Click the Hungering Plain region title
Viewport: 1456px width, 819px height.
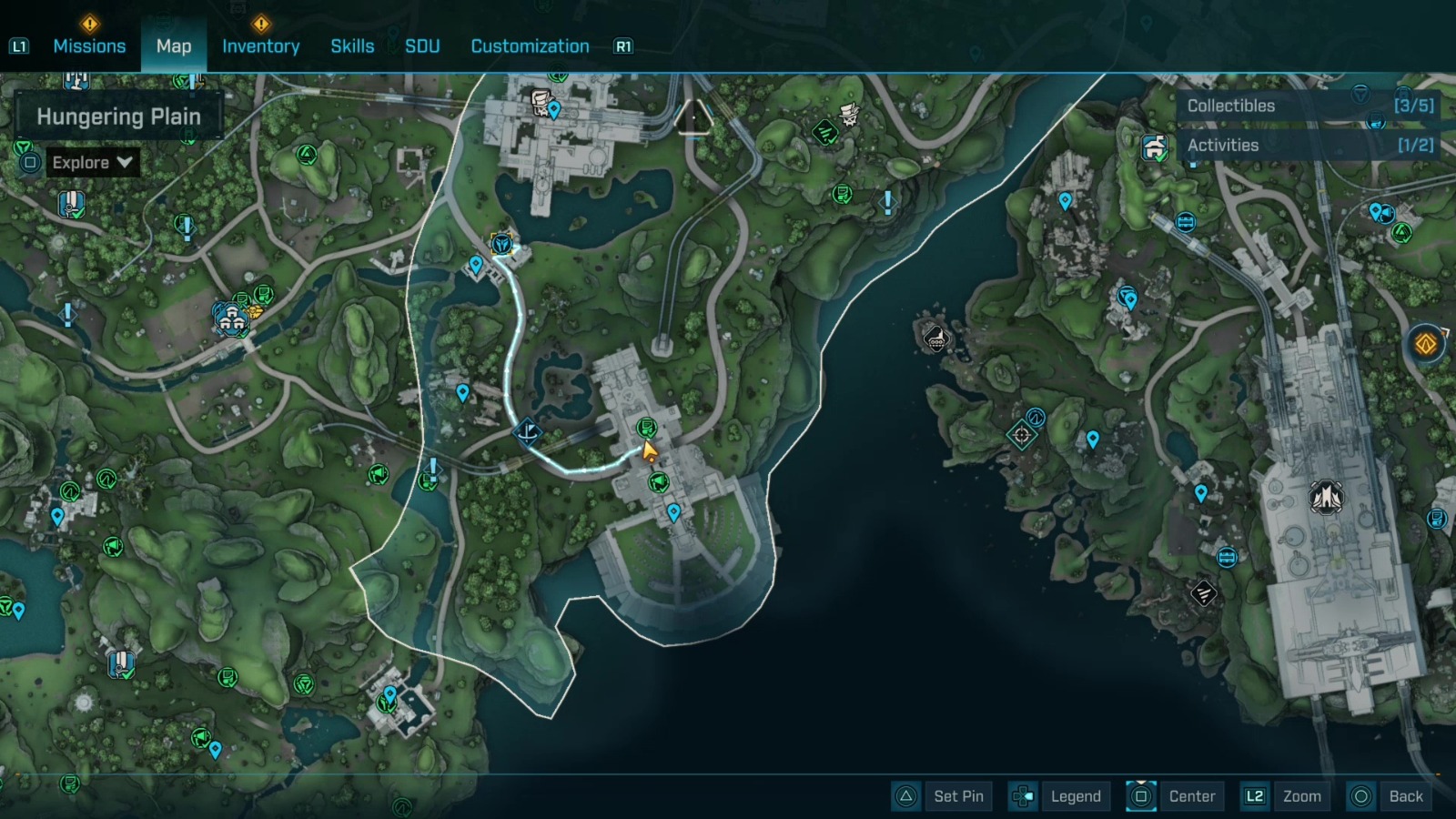[x=118, y=116]
